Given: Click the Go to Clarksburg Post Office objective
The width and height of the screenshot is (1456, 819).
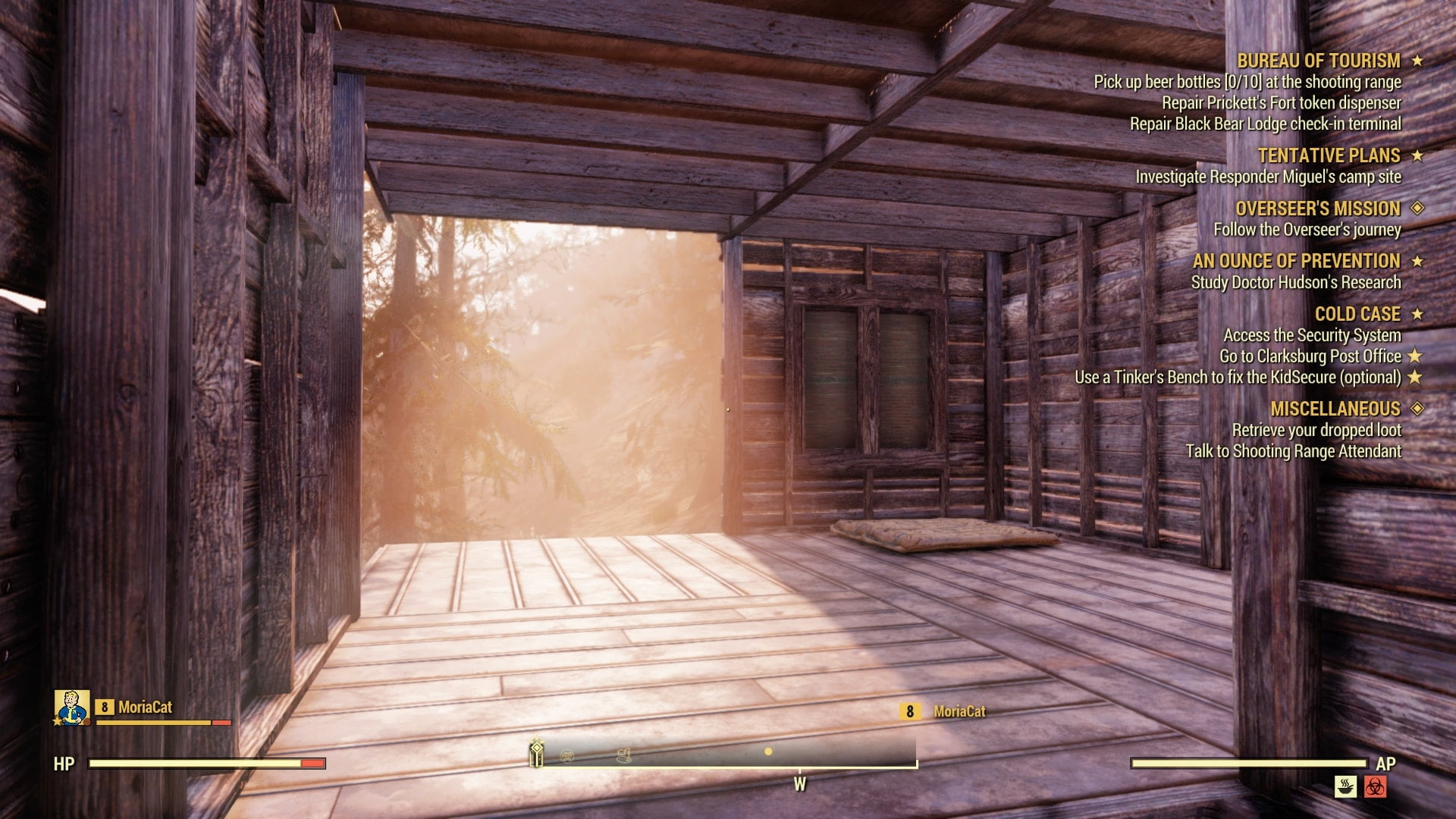Looking at the screenshot, I should 1310,356.
